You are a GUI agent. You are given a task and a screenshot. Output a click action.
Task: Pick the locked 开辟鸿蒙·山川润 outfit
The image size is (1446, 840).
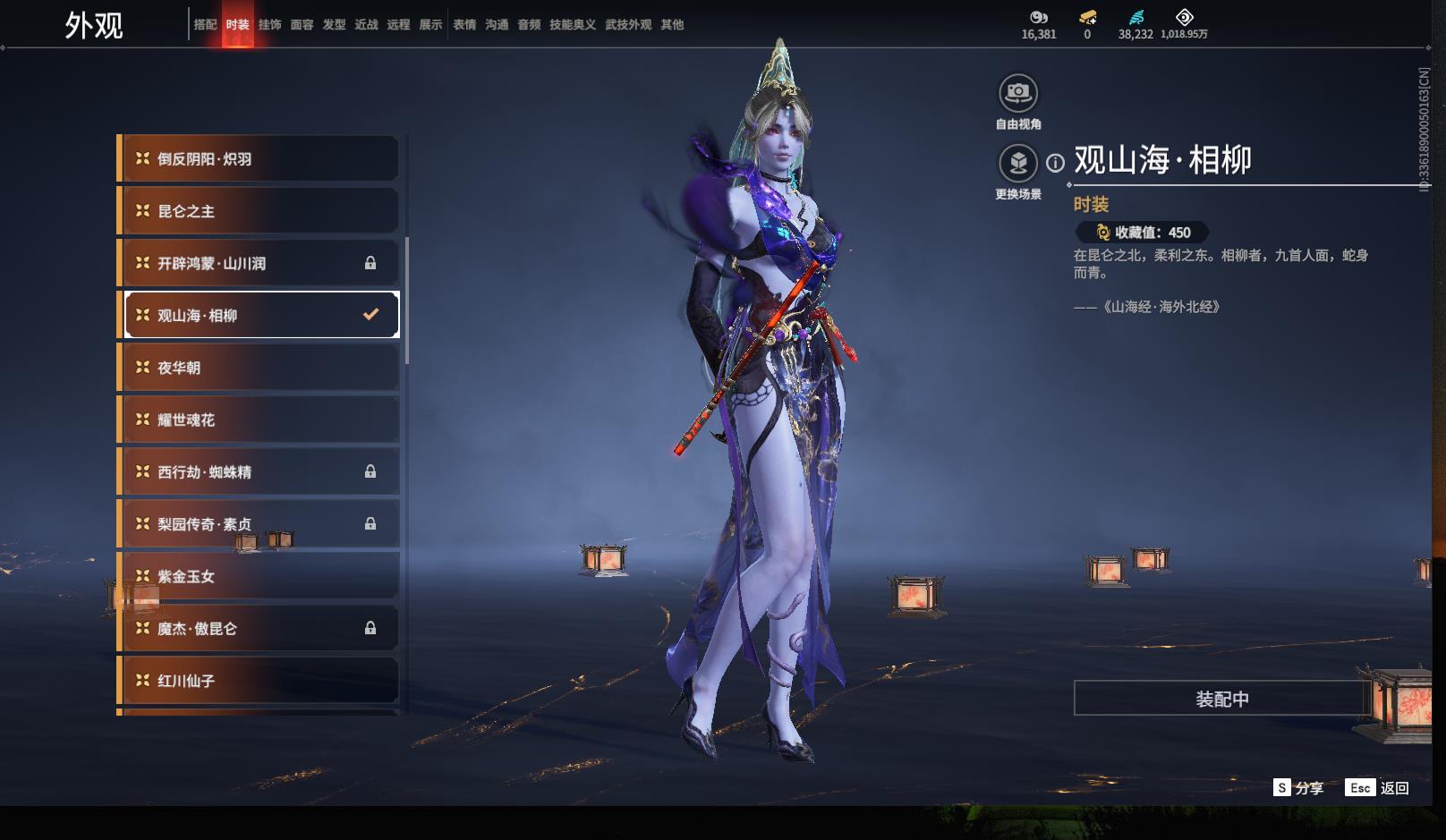pos(259,263)
